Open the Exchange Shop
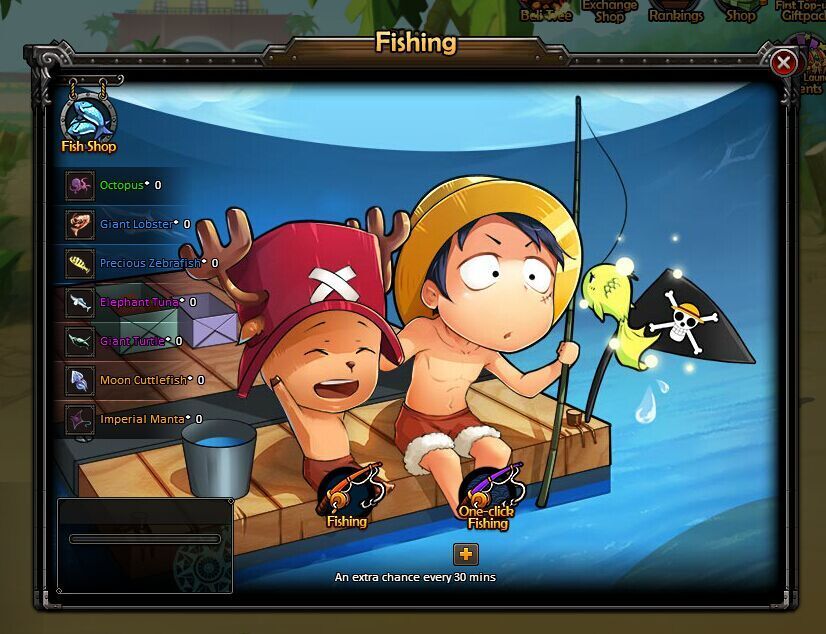The height and width of the screenshot is (634, 826). 610,11
